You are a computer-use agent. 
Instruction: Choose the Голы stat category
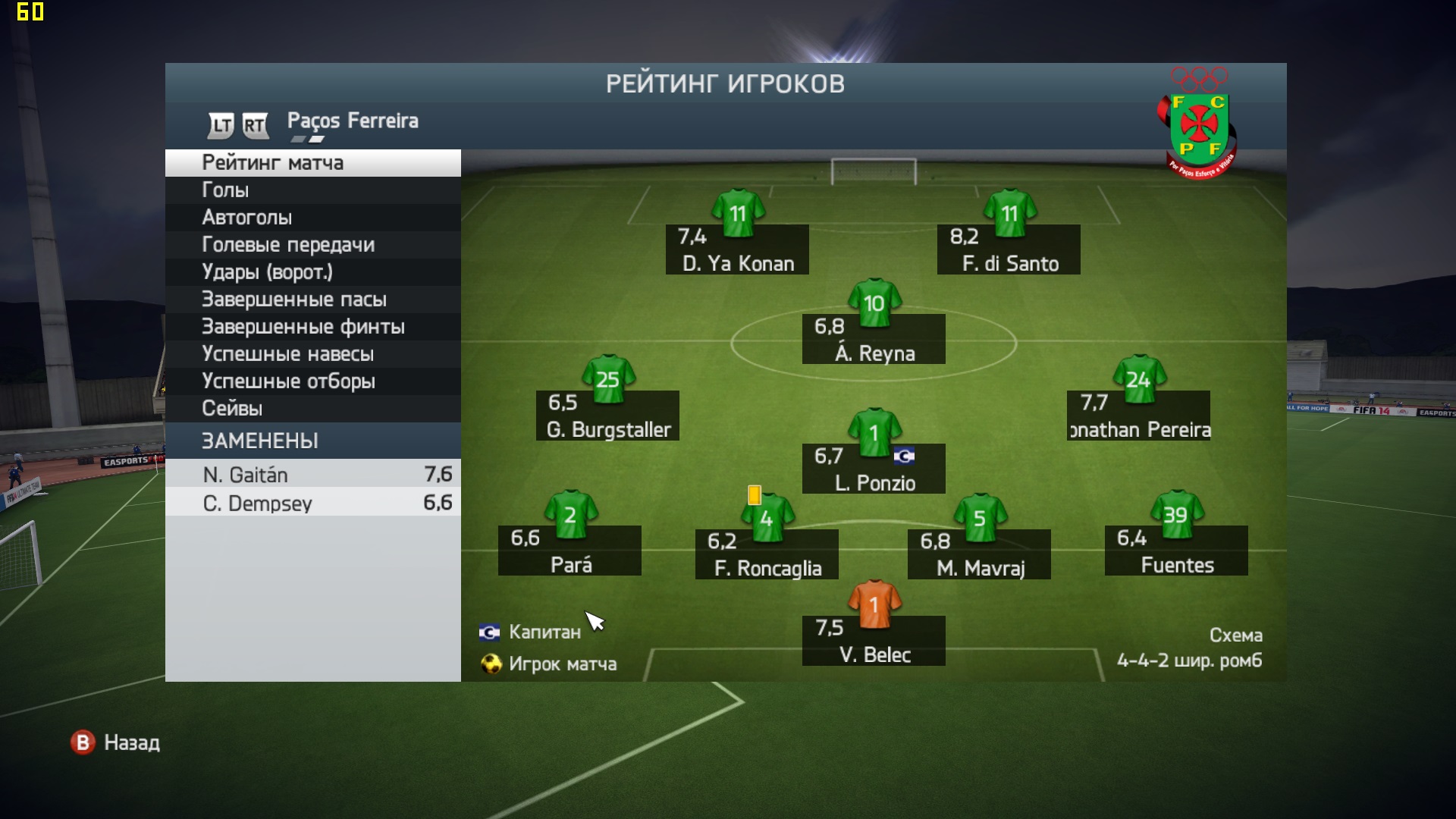pos(312,190)
